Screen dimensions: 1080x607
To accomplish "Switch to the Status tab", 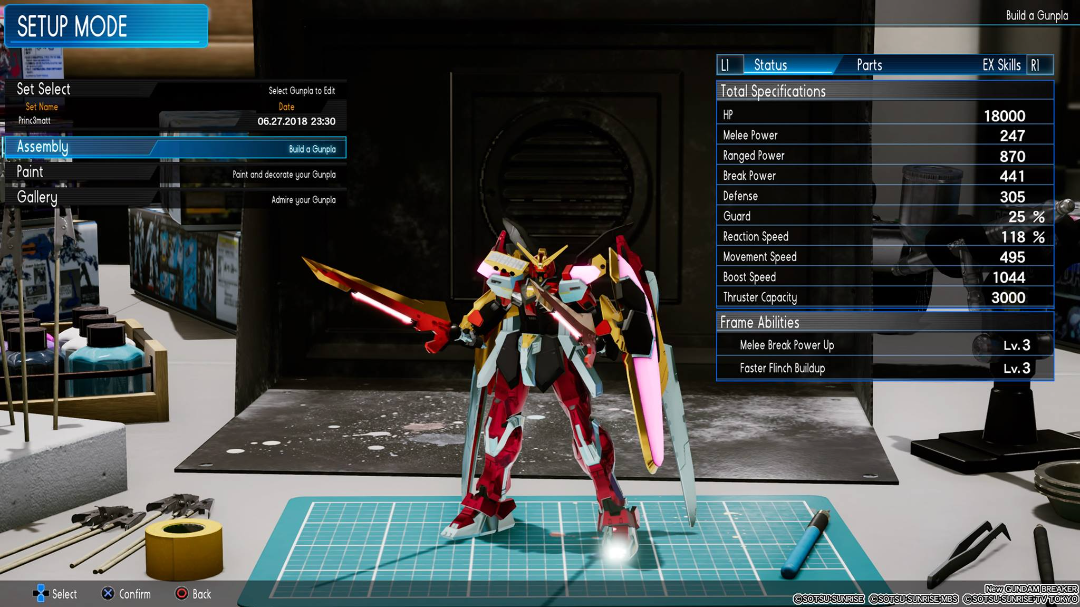I will [770, 65].
